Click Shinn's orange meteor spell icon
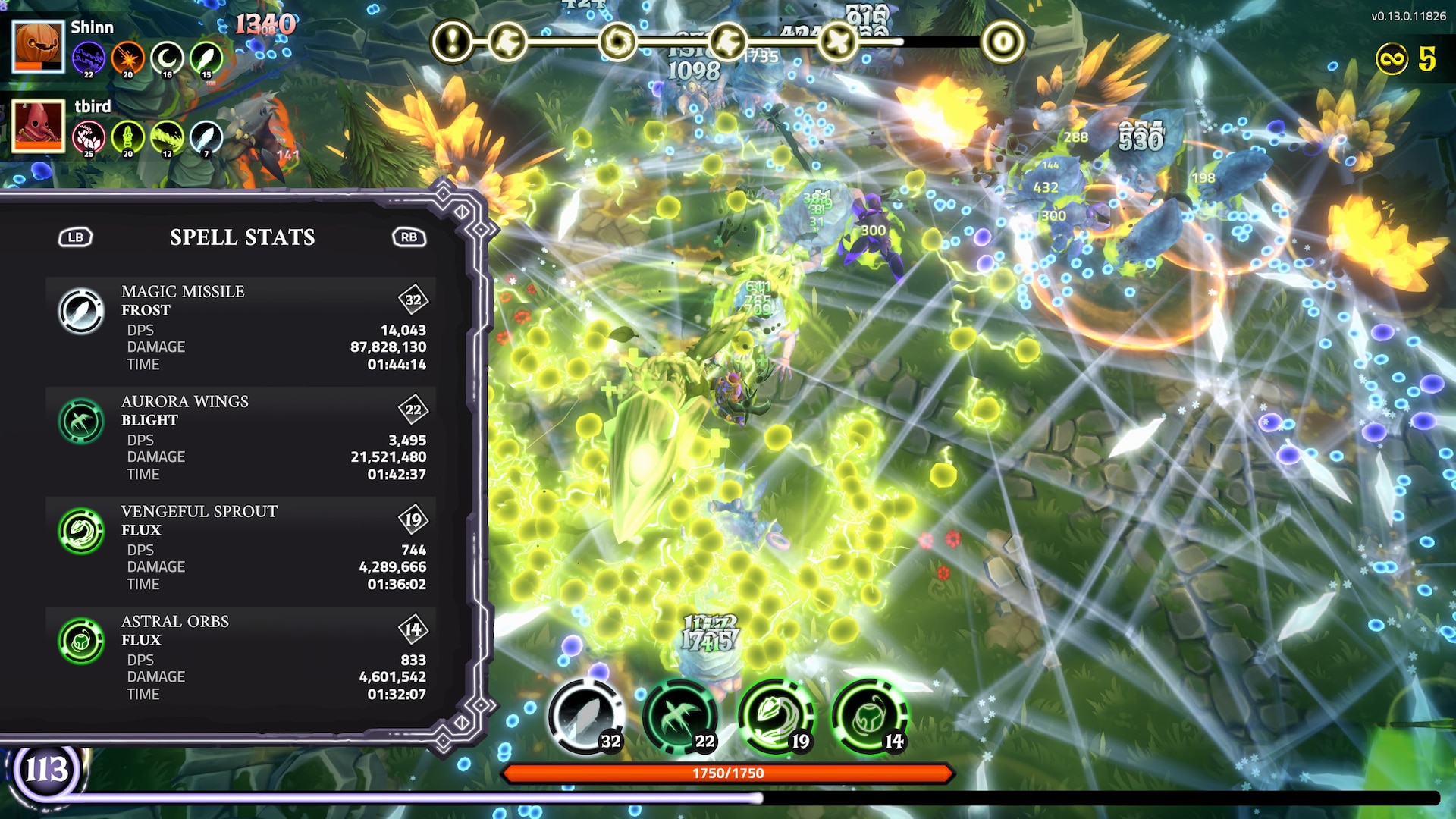This screenshot has width=1456, height=819. [x=127, y=58]
